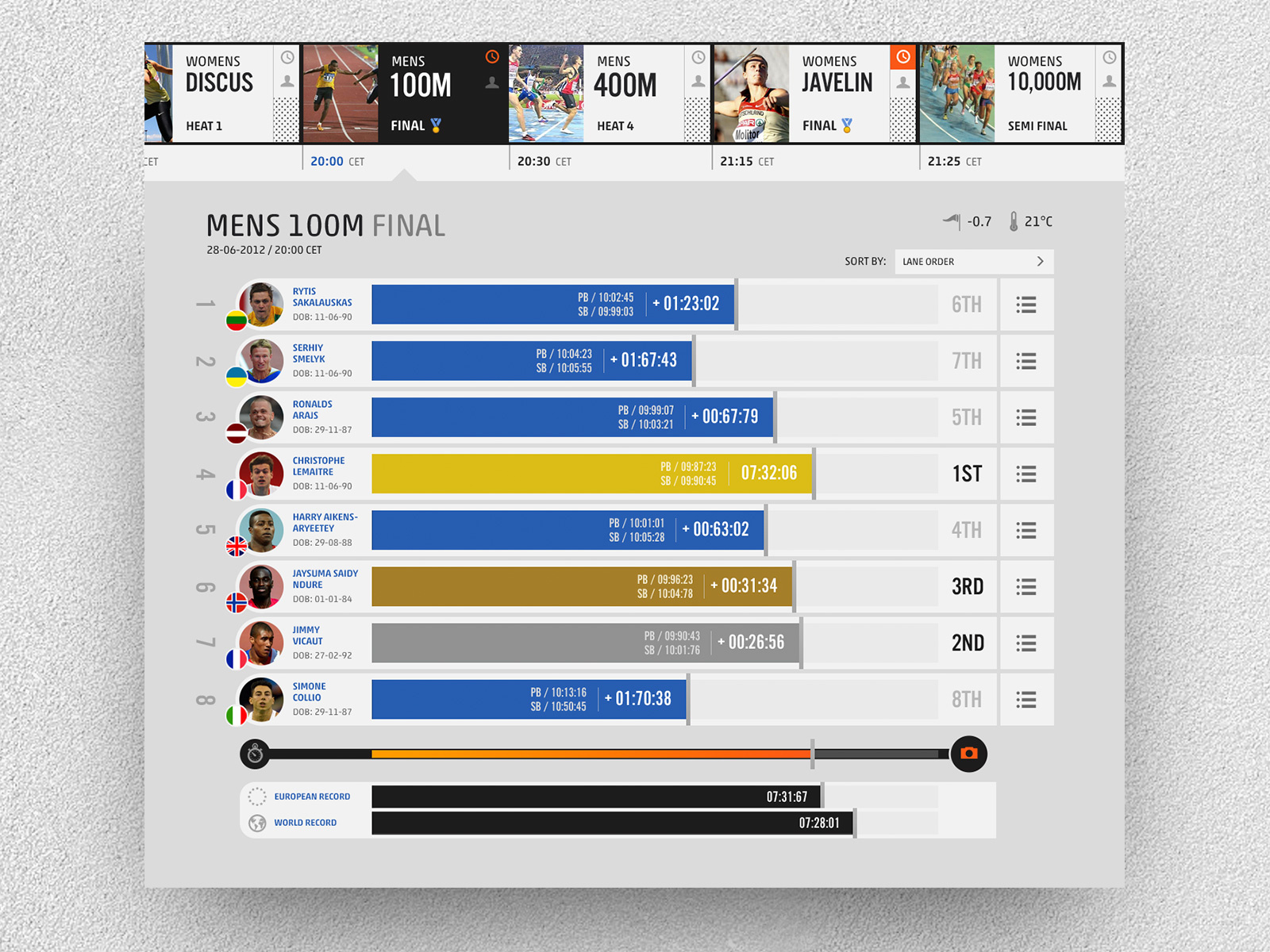
Task: Click the race timeline progress marker
Action: pos(812,754)
